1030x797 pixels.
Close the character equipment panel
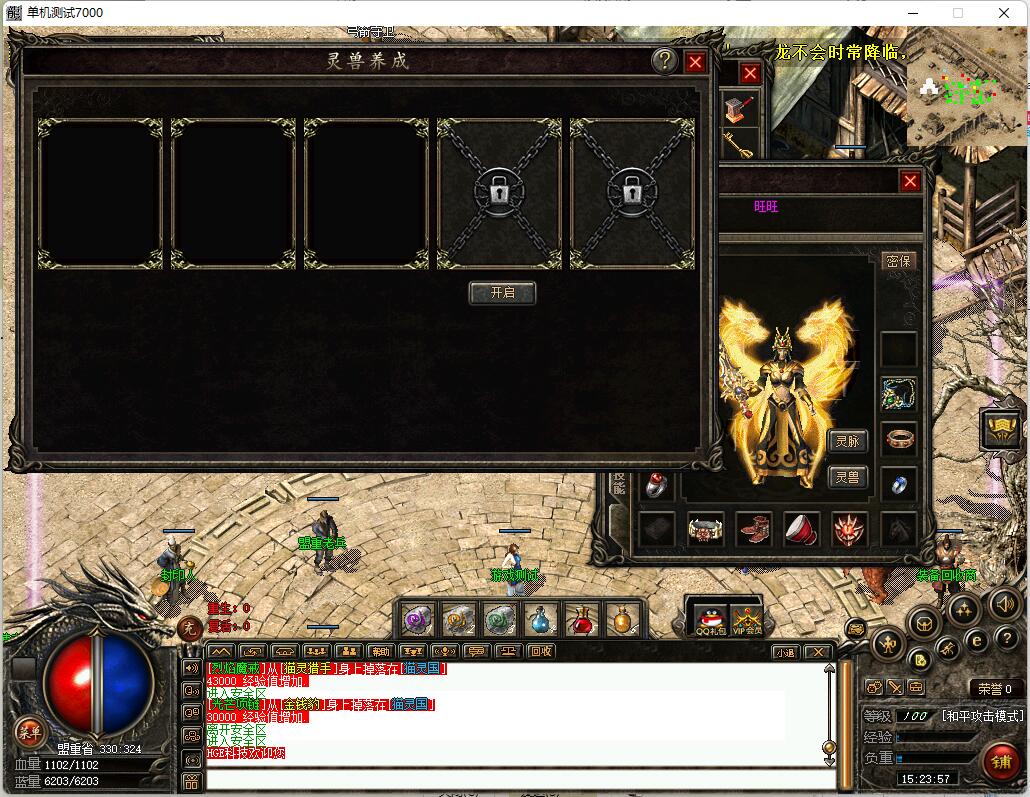tap(910, 181)
